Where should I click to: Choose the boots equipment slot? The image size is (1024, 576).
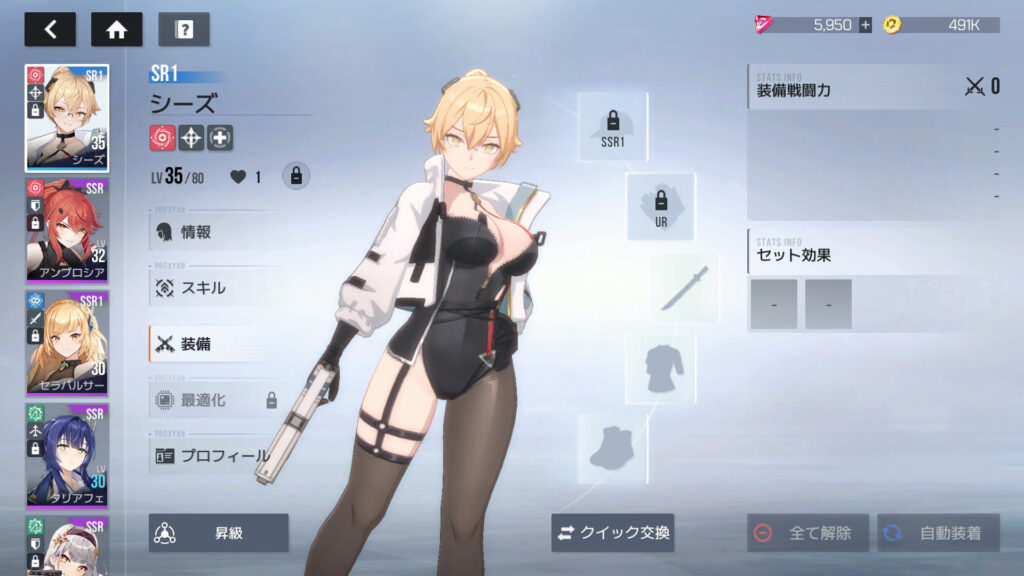tap(612, 449)
